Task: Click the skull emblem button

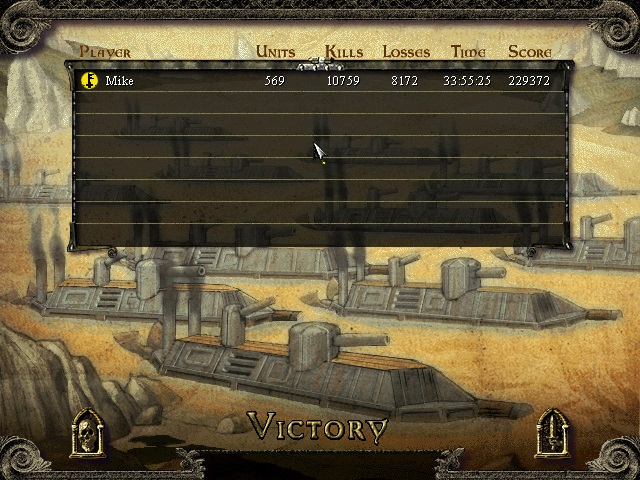Action: coord(86,433)
